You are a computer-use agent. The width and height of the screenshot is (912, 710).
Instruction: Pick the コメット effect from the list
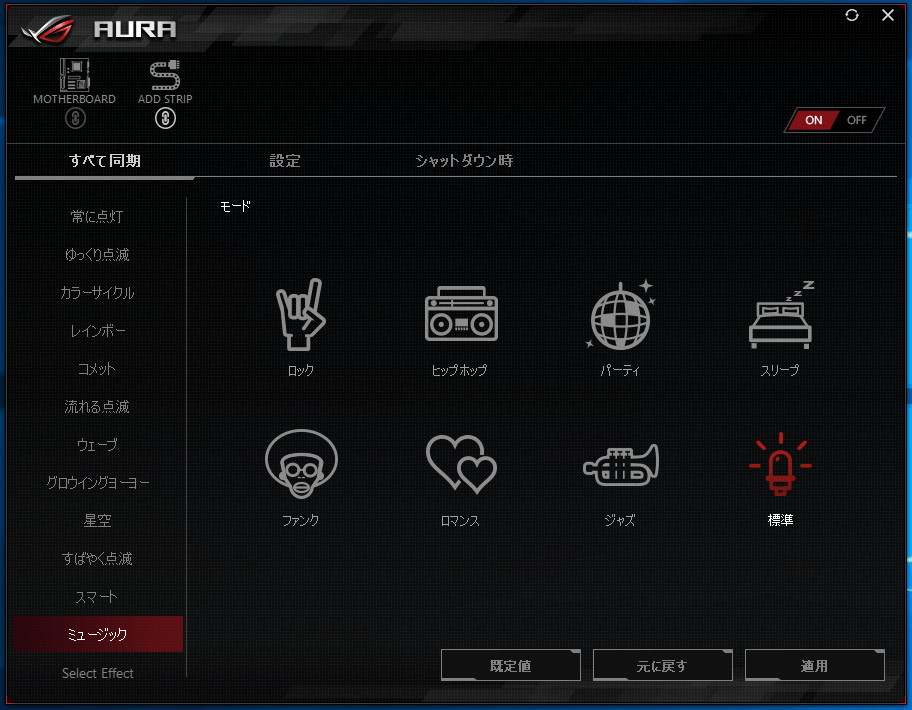pos(98,369)
